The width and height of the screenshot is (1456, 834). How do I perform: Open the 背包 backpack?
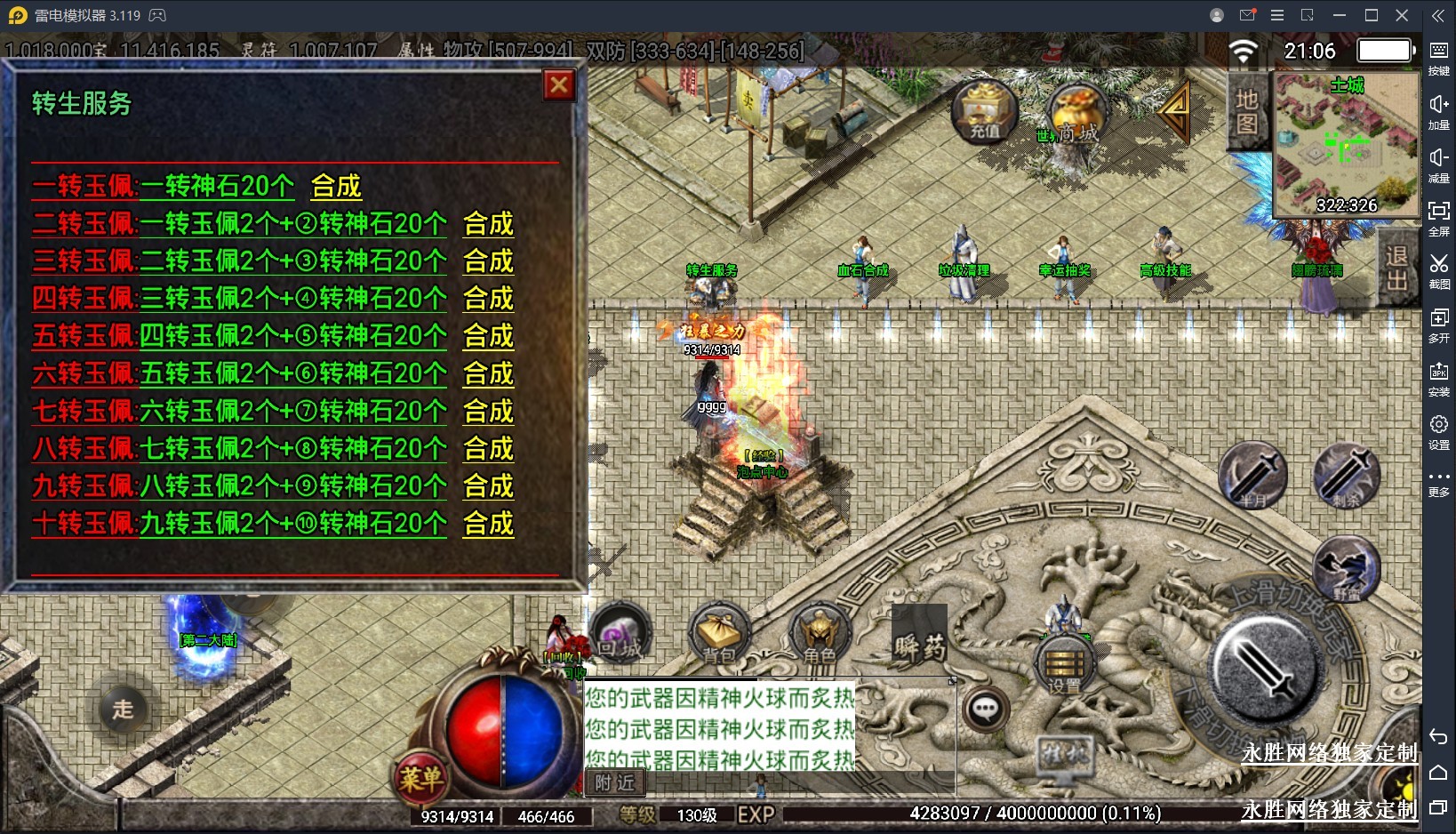click(x=720, y=635)
